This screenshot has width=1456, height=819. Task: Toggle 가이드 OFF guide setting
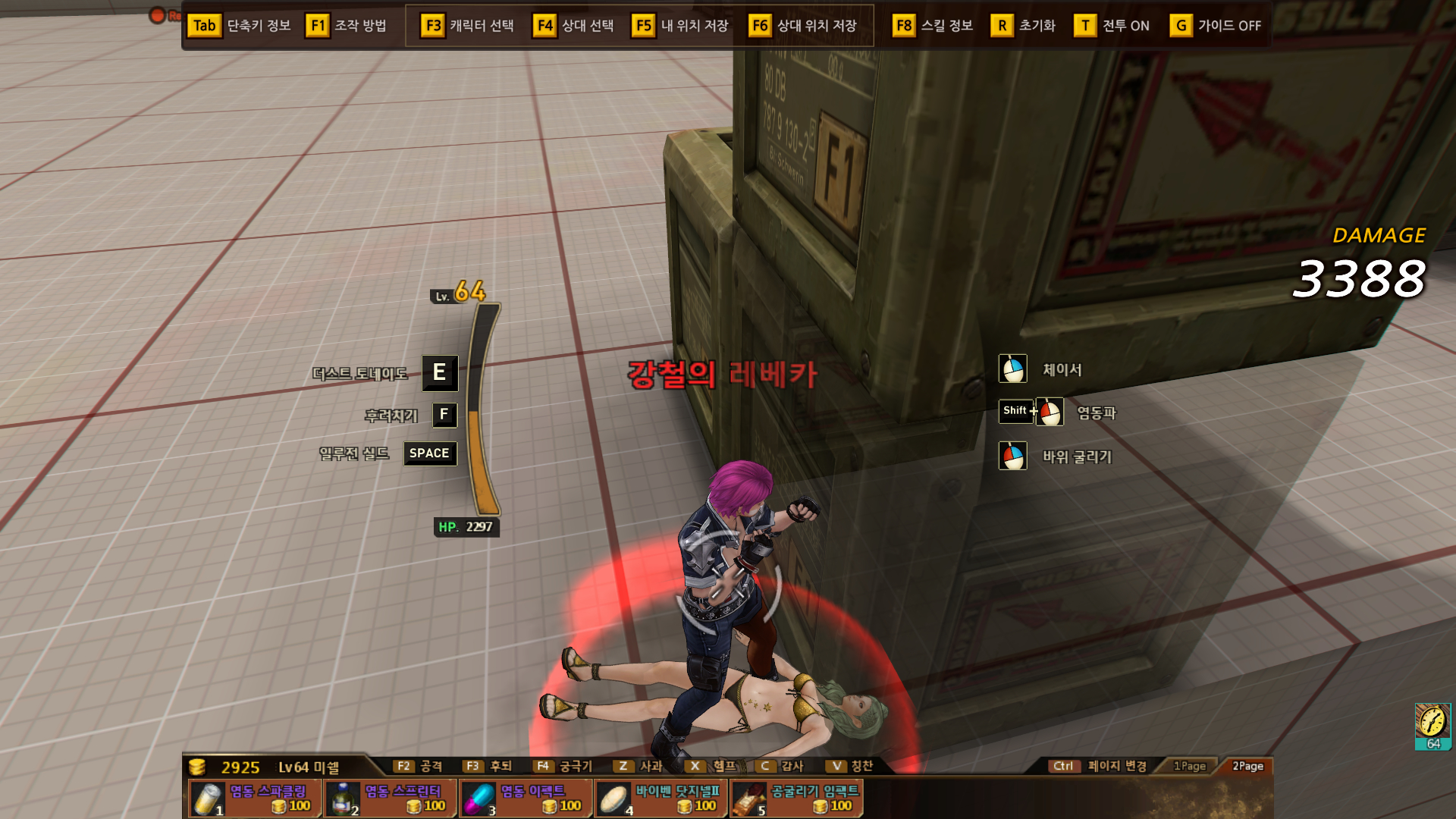coord(1216,26)
